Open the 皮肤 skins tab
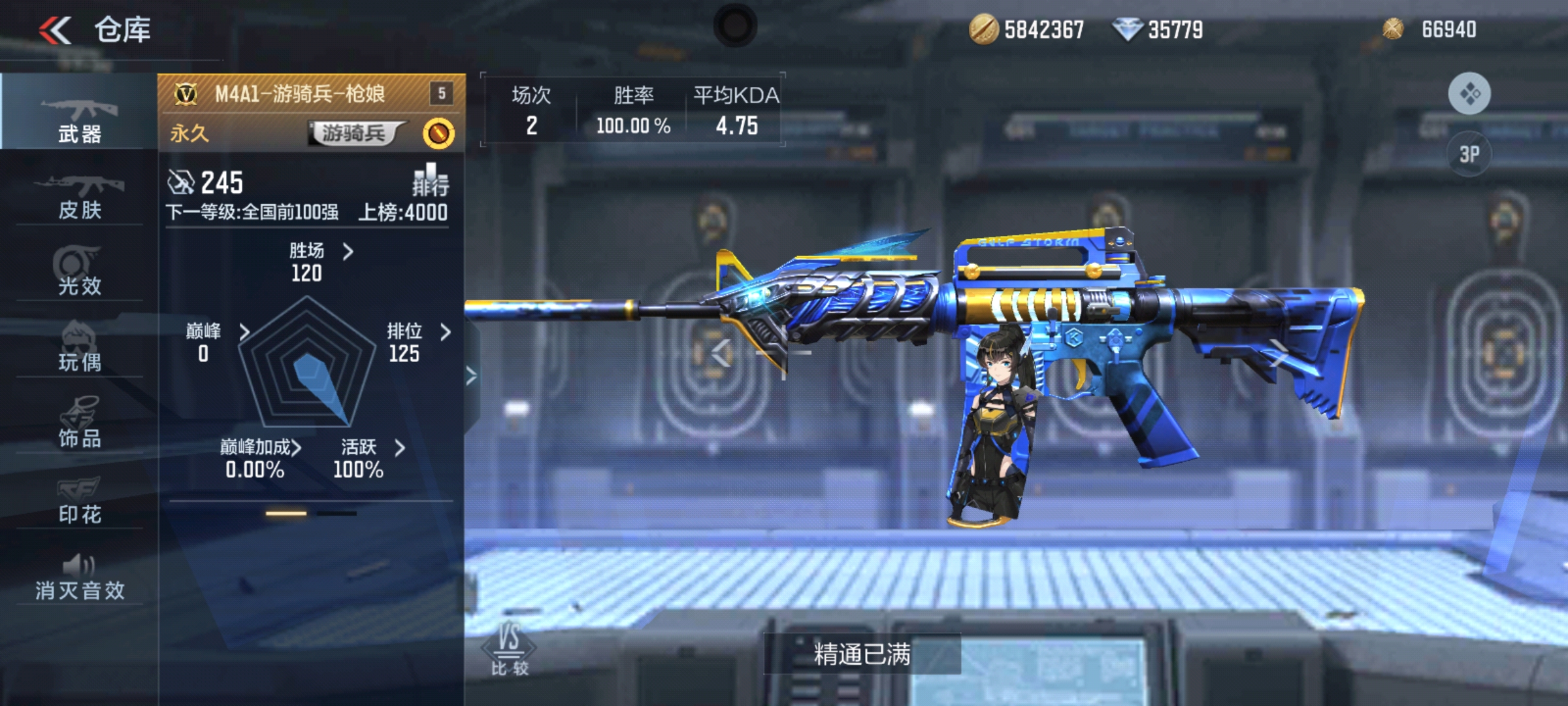The width and height of the screenshot is (1568, 706). (x=79, y=195)
